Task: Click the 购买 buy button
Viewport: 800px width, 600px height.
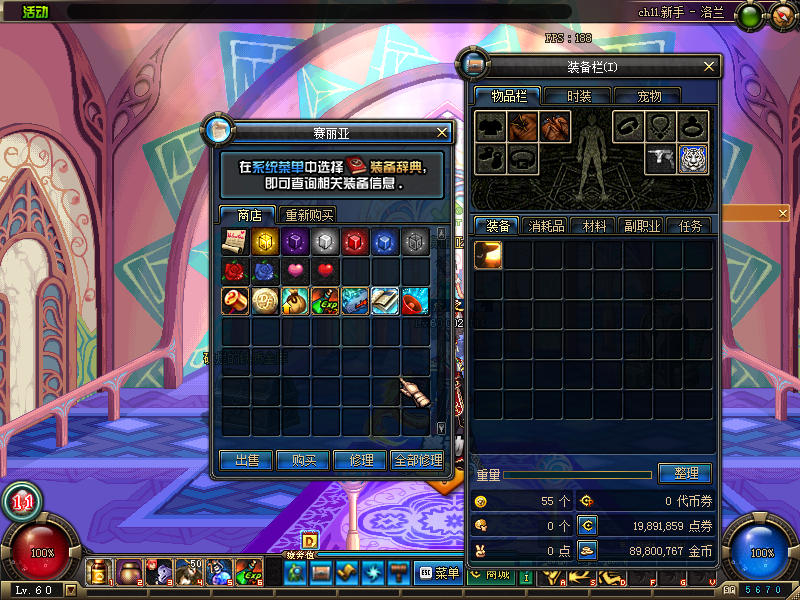Action: pos(304,460)
